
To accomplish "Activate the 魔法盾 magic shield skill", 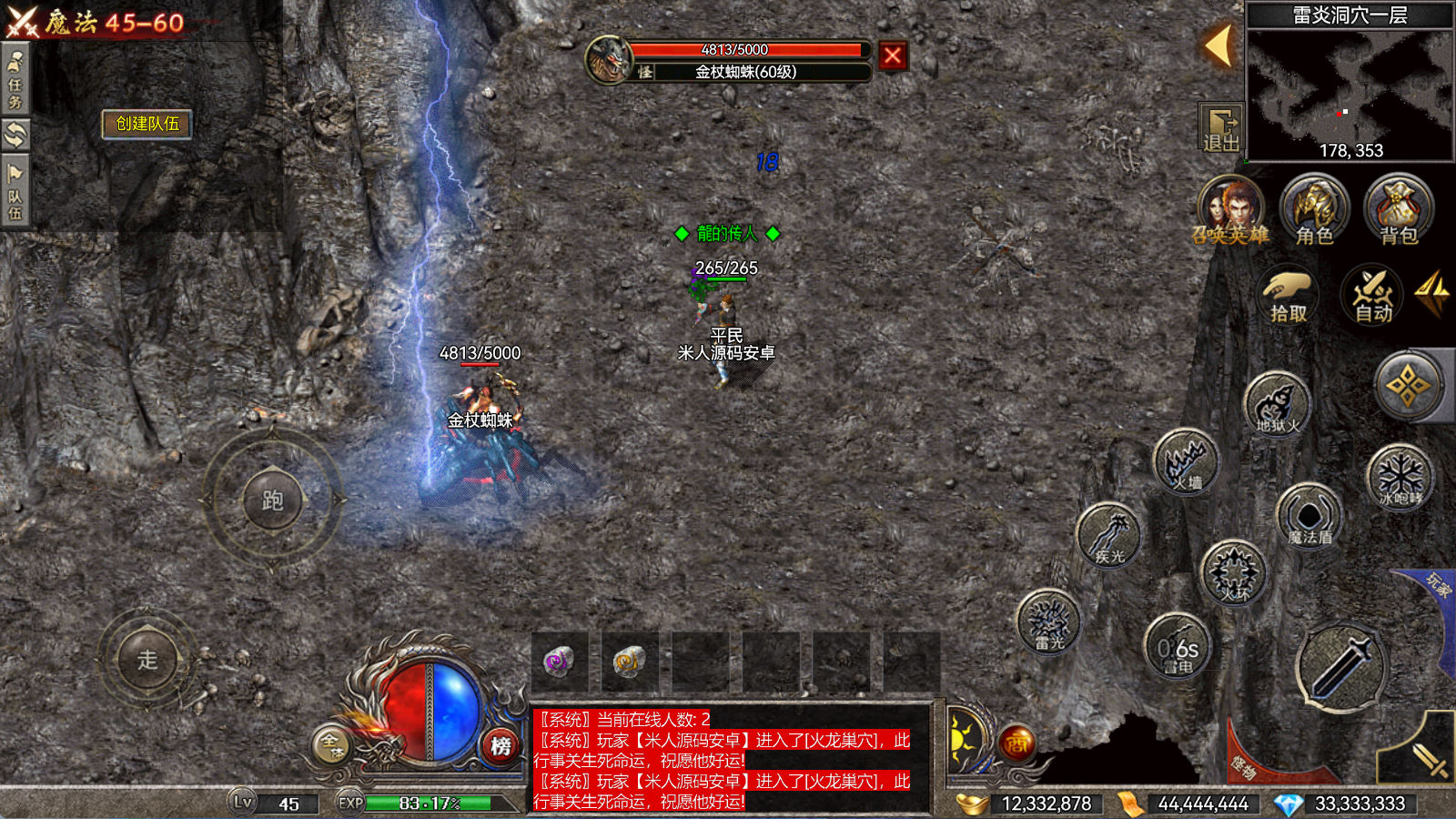I will click(x=1309, y=517).
